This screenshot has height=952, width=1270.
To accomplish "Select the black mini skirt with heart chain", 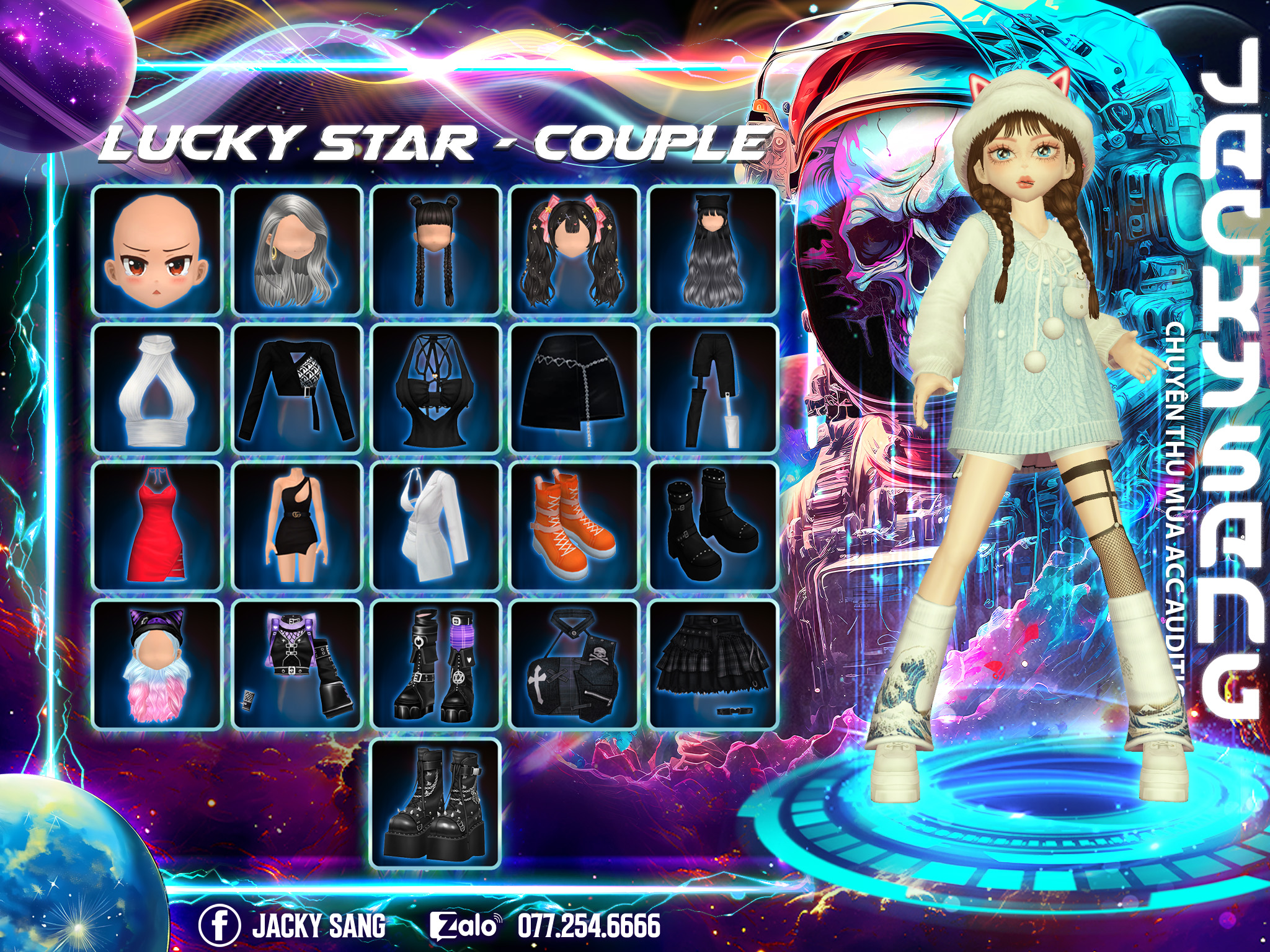I will pyautogui.click(x=574, y=389).
